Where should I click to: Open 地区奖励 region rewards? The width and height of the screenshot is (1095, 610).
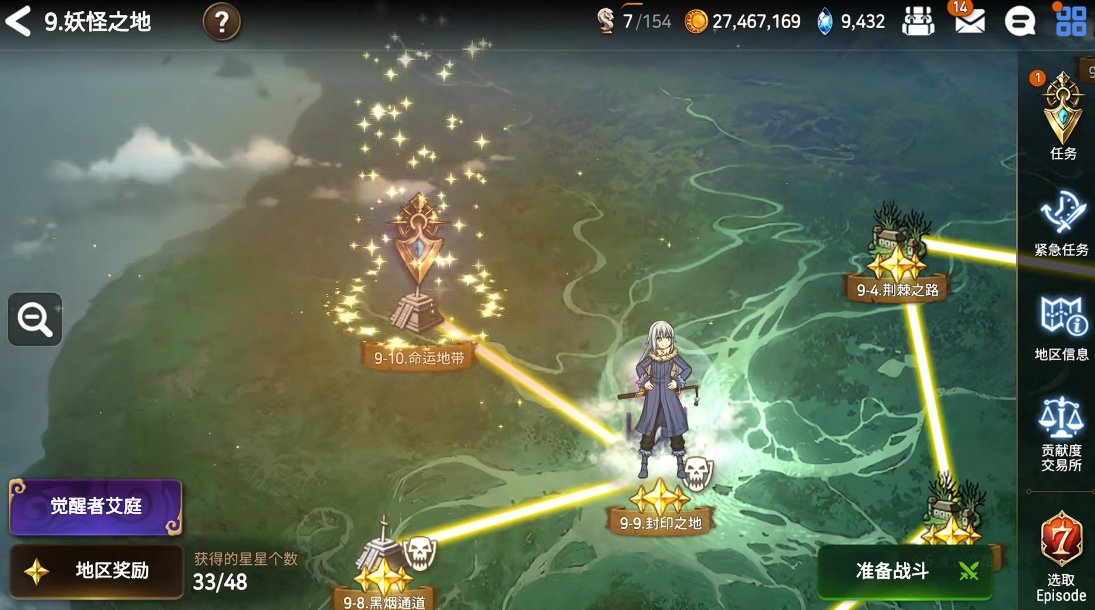tap(96, 571)
